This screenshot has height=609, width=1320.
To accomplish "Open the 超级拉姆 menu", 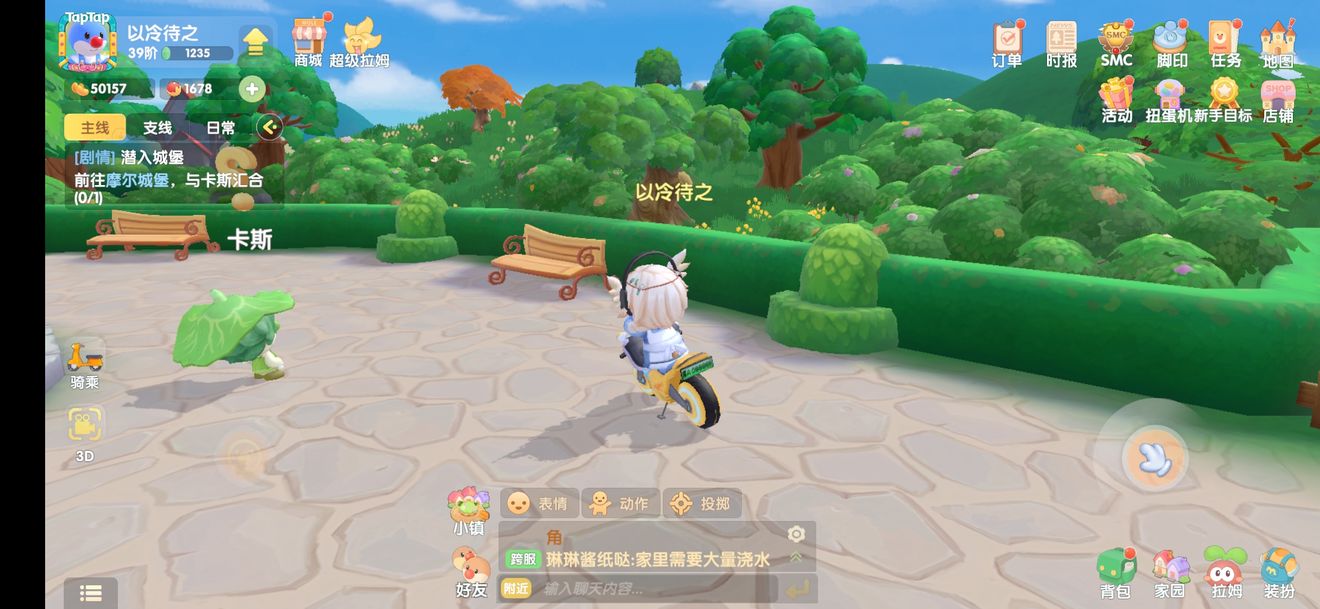I will click(359, 41).
